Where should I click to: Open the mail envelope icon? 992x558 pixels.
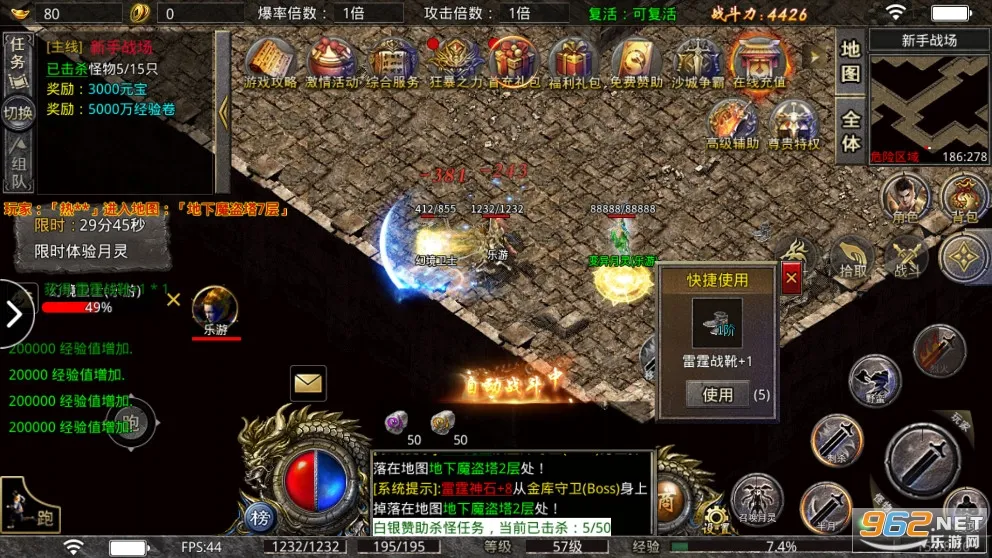click(308, 381)
